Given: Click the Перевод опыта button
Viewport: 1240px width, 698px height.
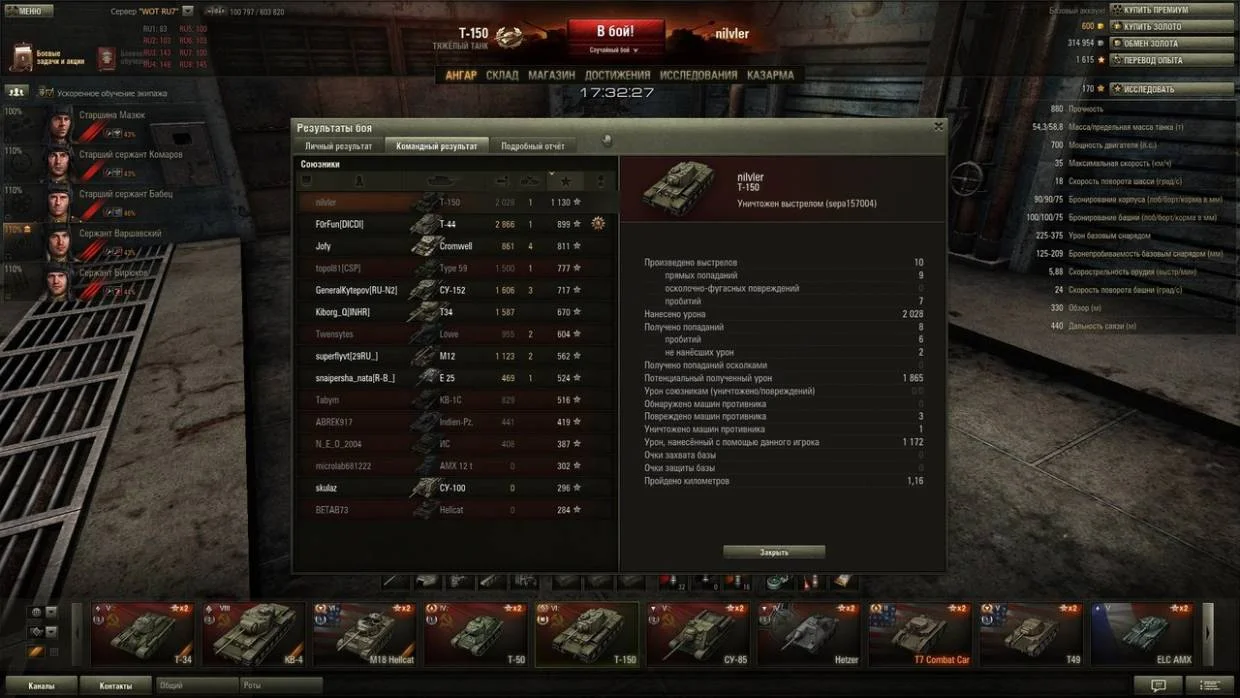Looking at the screenshot, I should 1171,60.
